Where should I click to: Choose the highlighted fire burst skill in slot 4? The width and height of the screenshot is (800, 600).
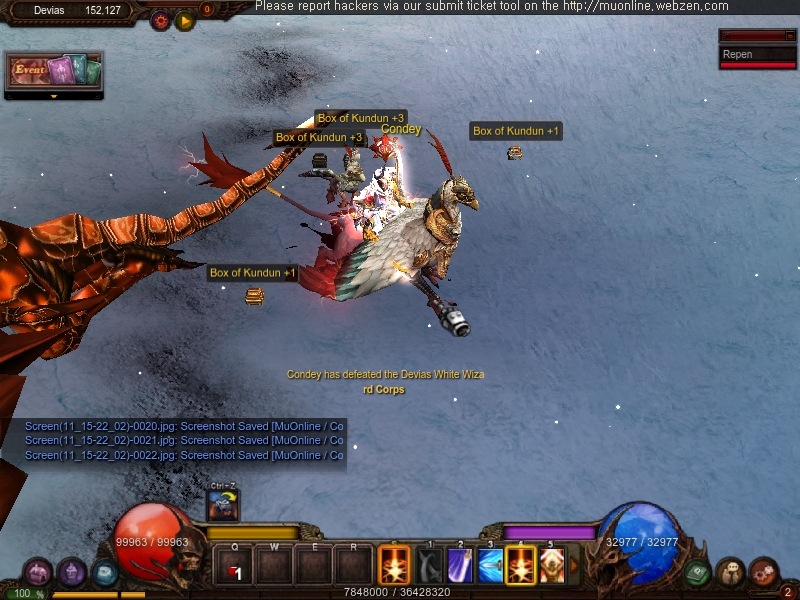521,566
